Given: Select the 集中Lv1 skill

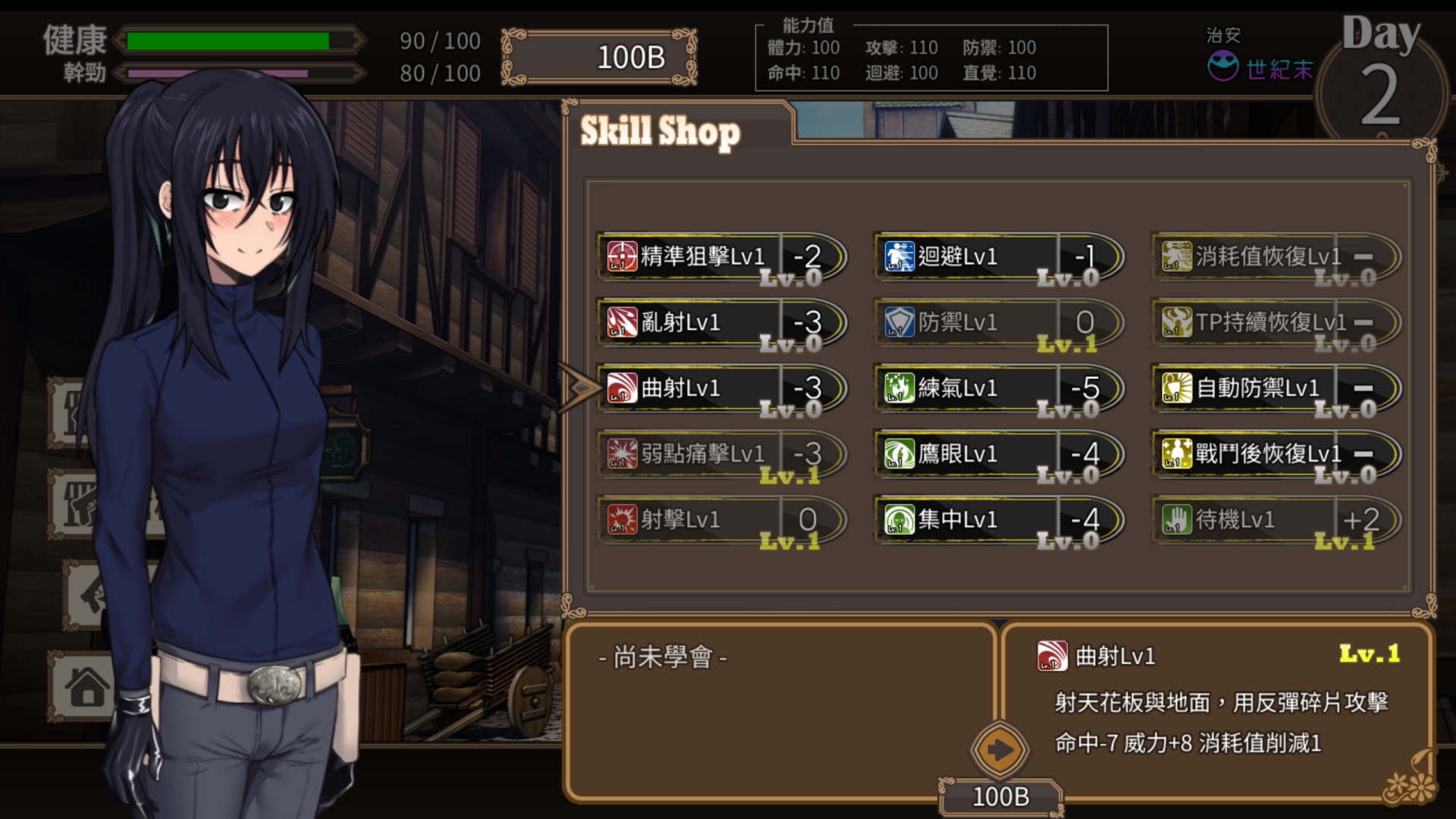Looking at the screenshot, I should coord(997,520).
